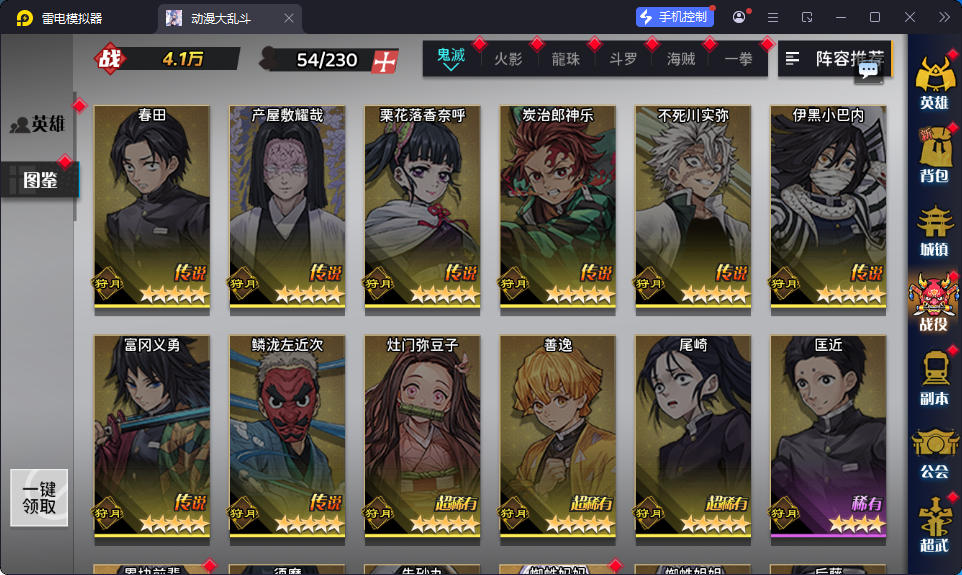962x575 pixels.
Task: Close the 动漫大乱斗 emulator tab
Action: [x=289, y=18]
